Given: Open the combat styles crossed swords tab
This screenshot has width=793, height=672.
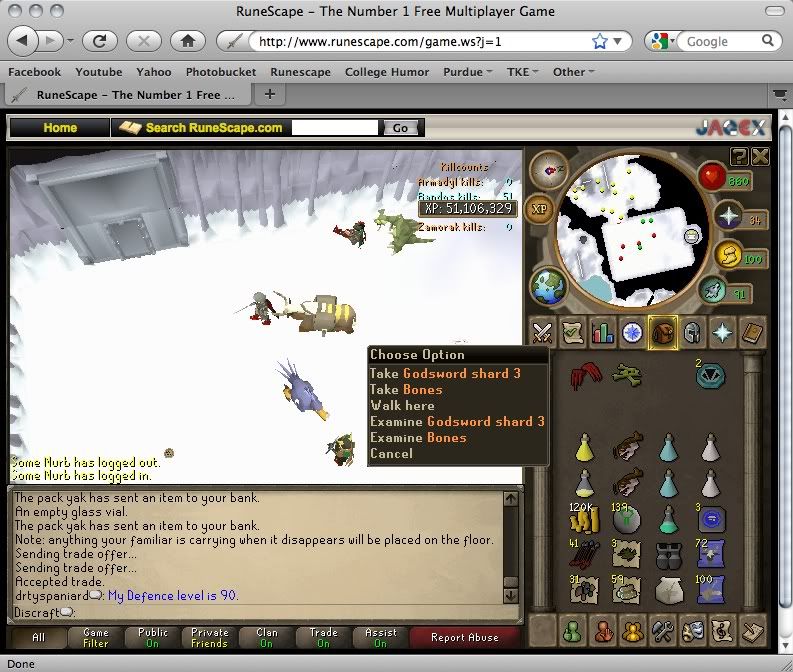Looking at the screenshot, I should click(543, 333).
